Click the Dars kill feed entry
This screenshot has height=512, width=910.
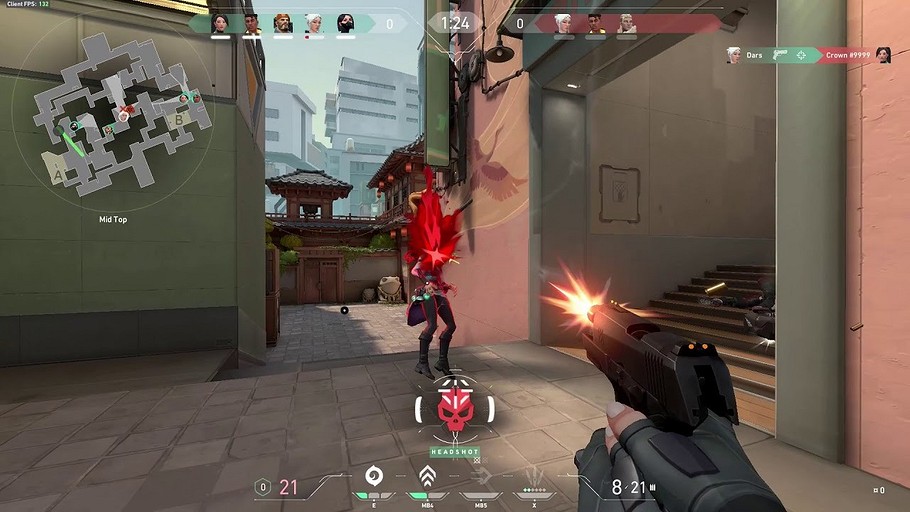(x=755, y=55)
